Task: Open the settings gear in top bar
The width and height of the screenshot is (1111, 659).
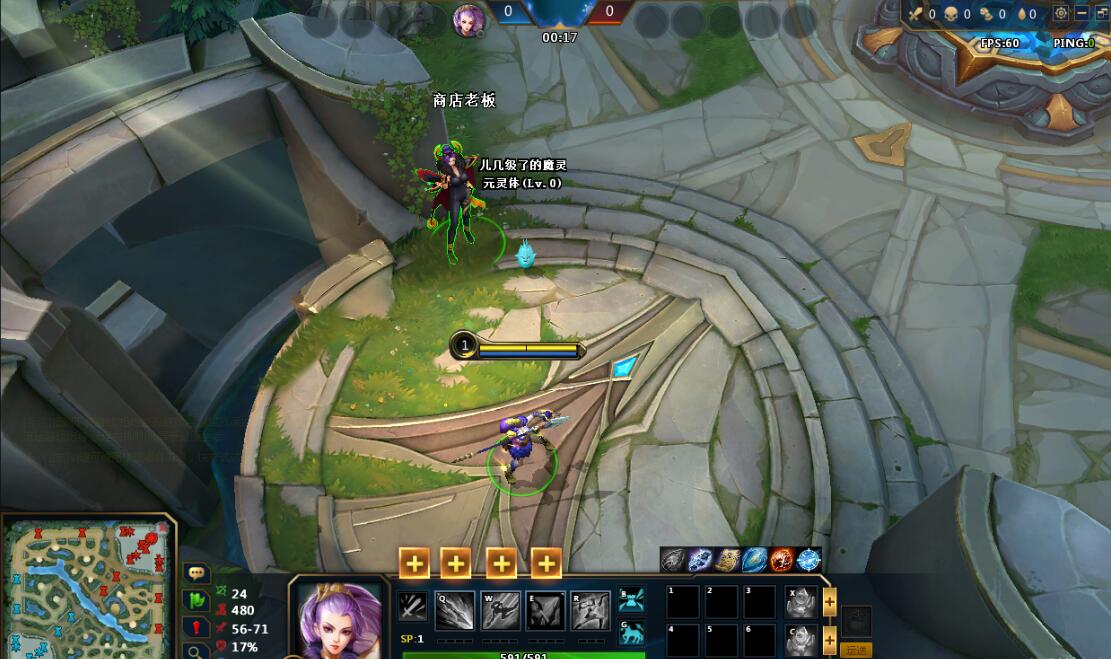Action: 1061,13
